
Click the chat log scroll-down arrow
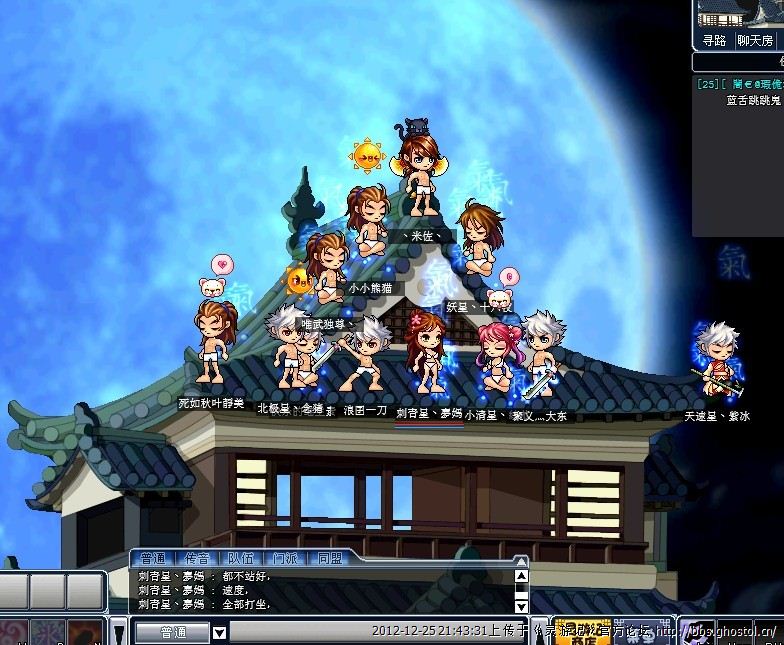pos(521,605)
